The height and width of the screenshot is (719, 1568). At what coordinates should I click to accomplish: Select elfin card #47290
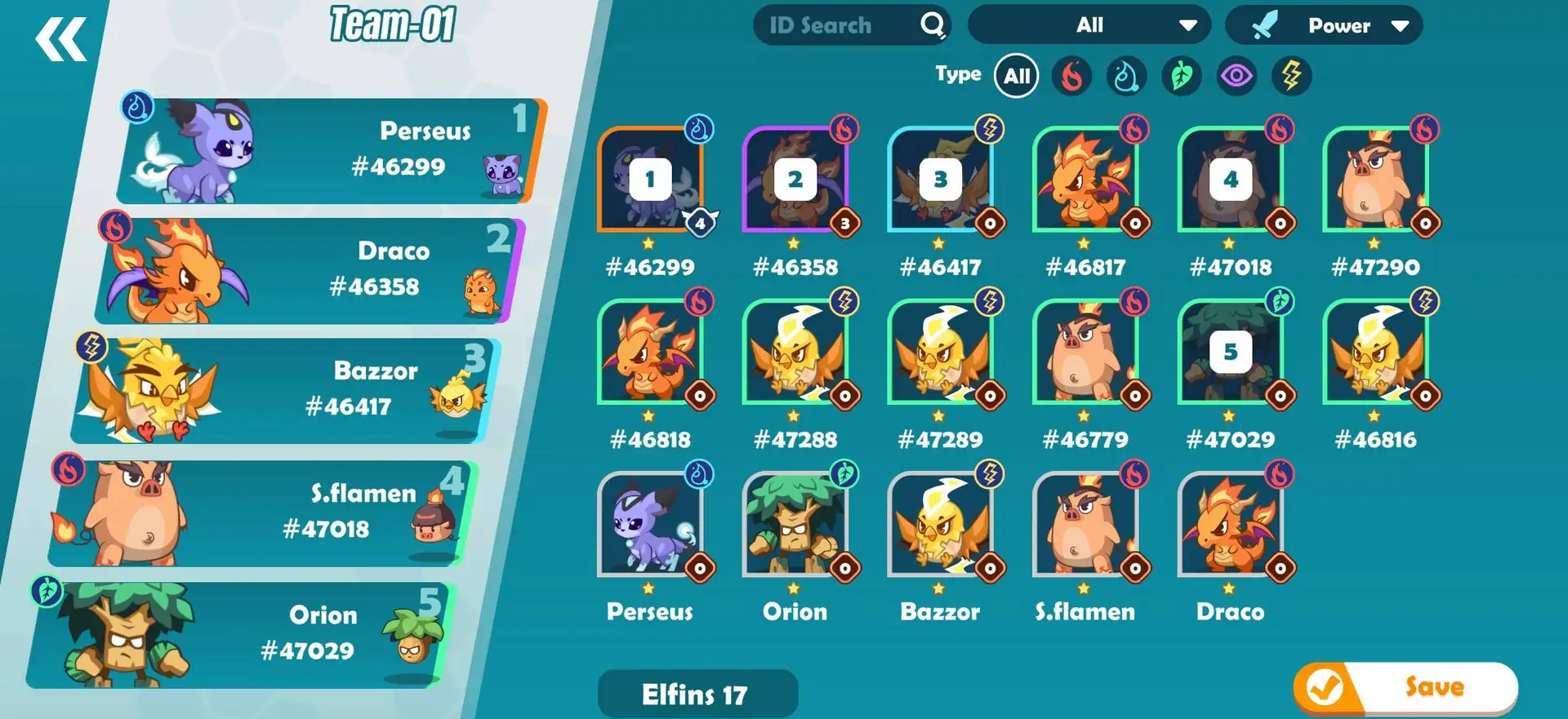click(1375, 180)
